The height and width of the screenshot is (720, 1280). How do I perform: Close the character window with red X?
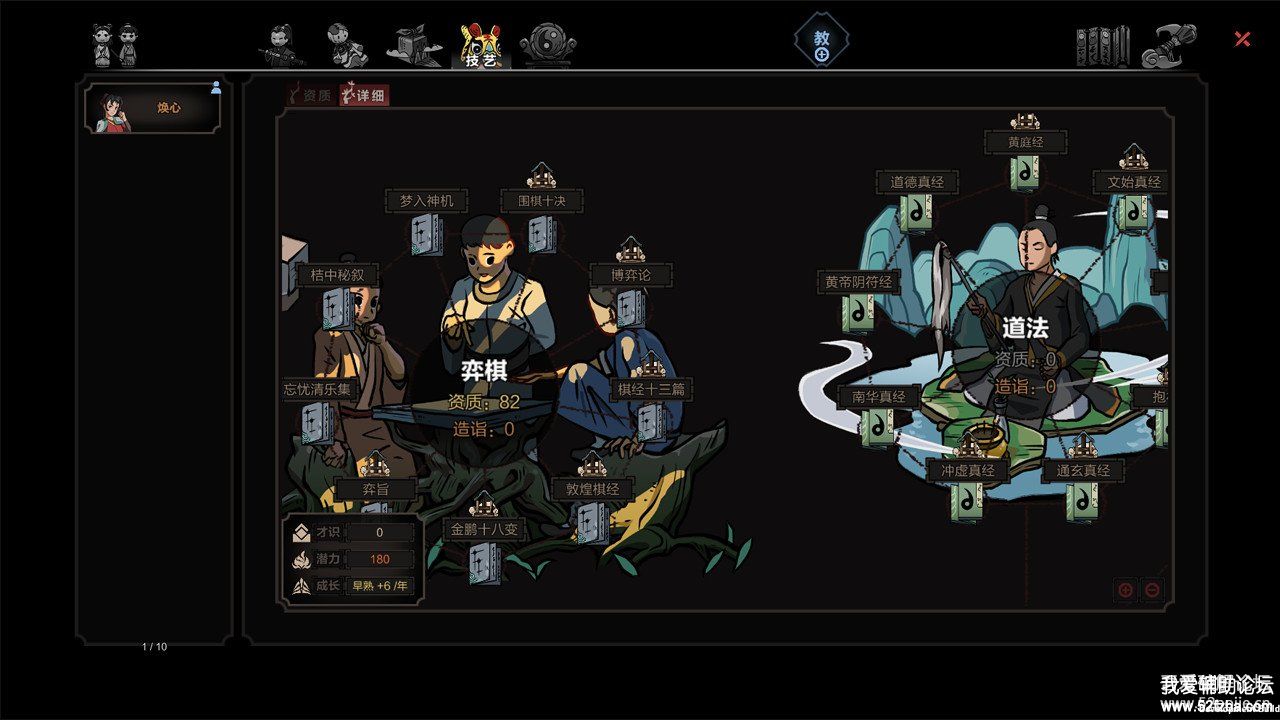[x=1242, y=39]
